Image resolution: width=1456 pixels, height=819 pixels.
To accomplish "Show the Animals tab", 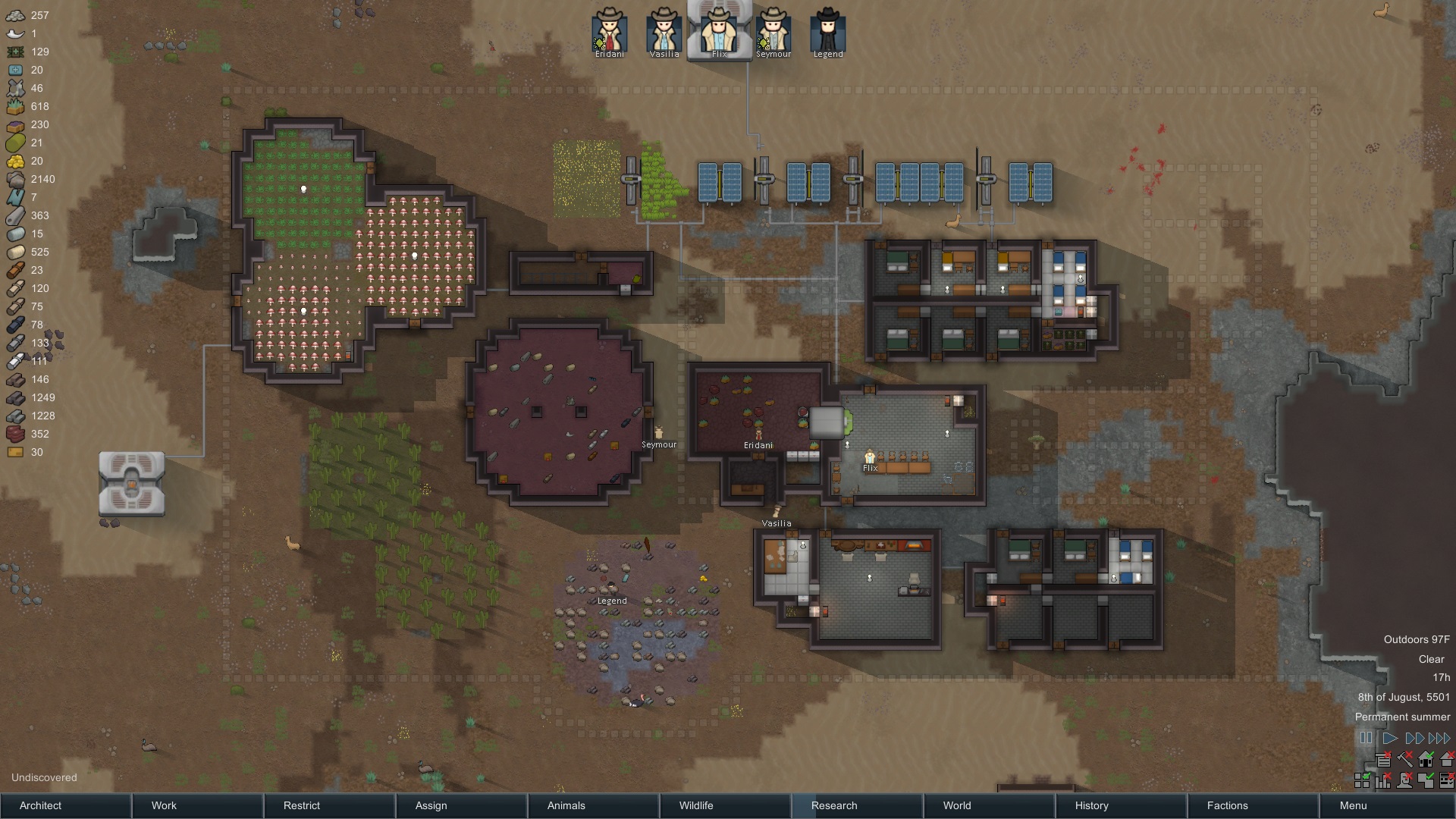I will click(593, 805).
